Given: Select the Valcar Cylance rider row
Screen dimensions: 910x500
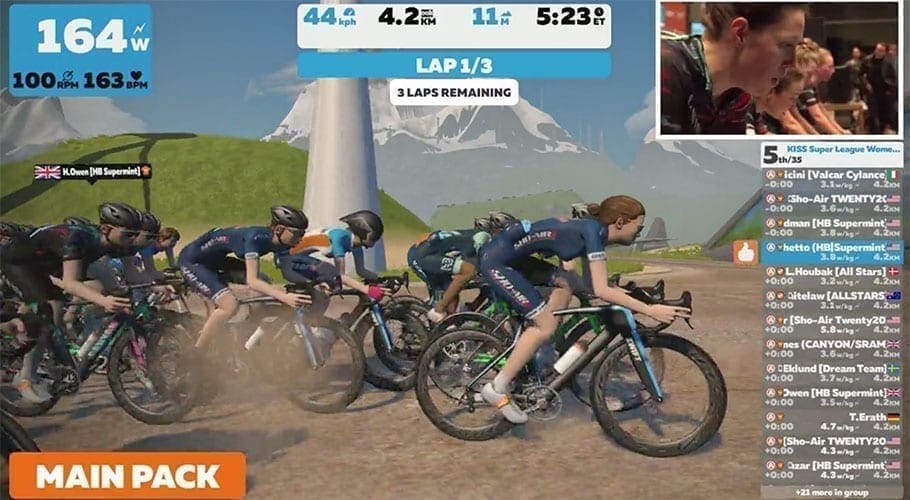Looking at the screenshot, I should click(x=832, y=179).
